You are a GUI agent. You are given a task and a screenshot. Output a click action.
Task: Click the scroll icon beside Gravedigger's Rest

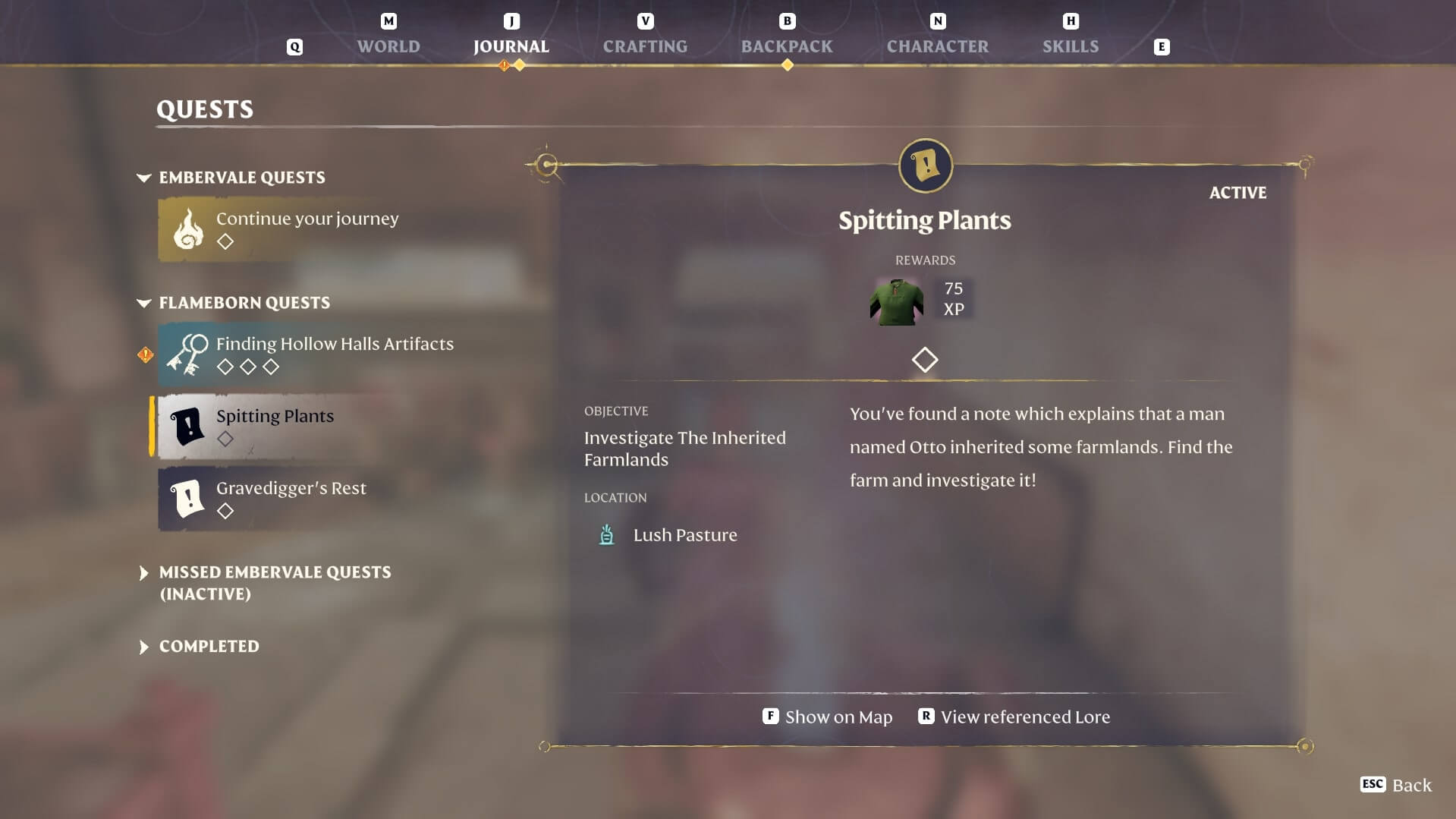pyautogui.click(x=187, y=498)
